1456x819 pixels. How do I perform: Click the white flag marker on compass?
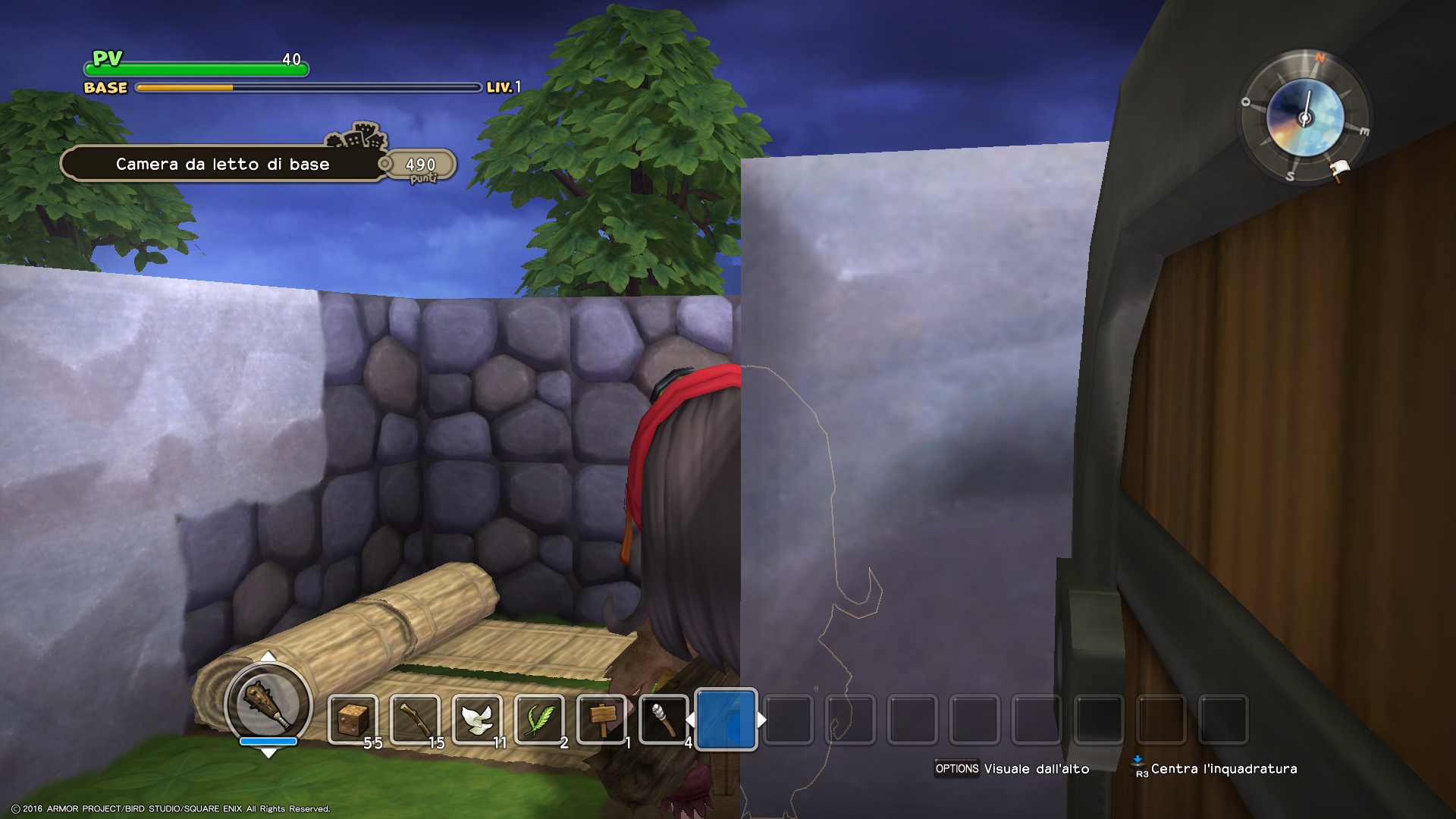[x=1339, y=170]
